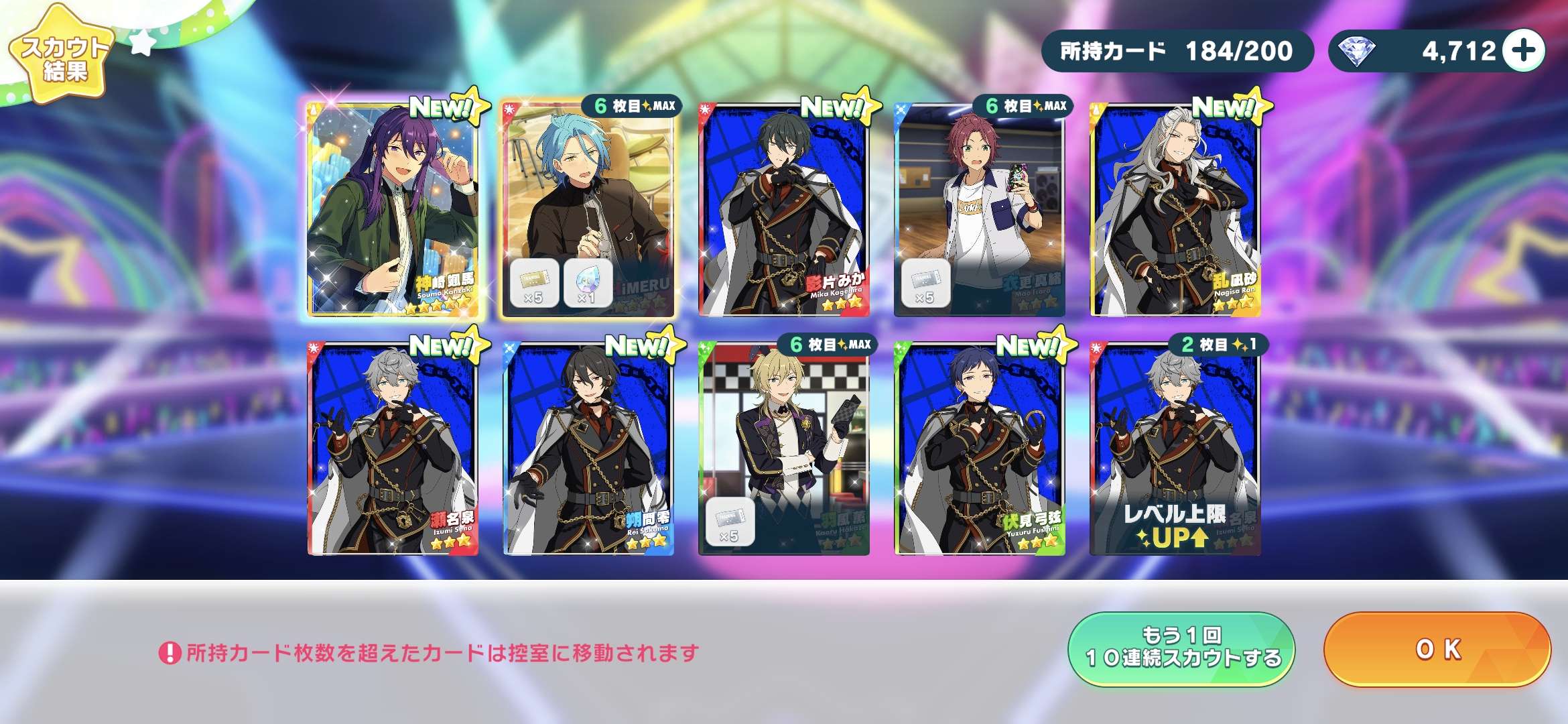Open the Mika Kagehira card
Viewport: 1568px width, 724px height.
pos(784,208)
